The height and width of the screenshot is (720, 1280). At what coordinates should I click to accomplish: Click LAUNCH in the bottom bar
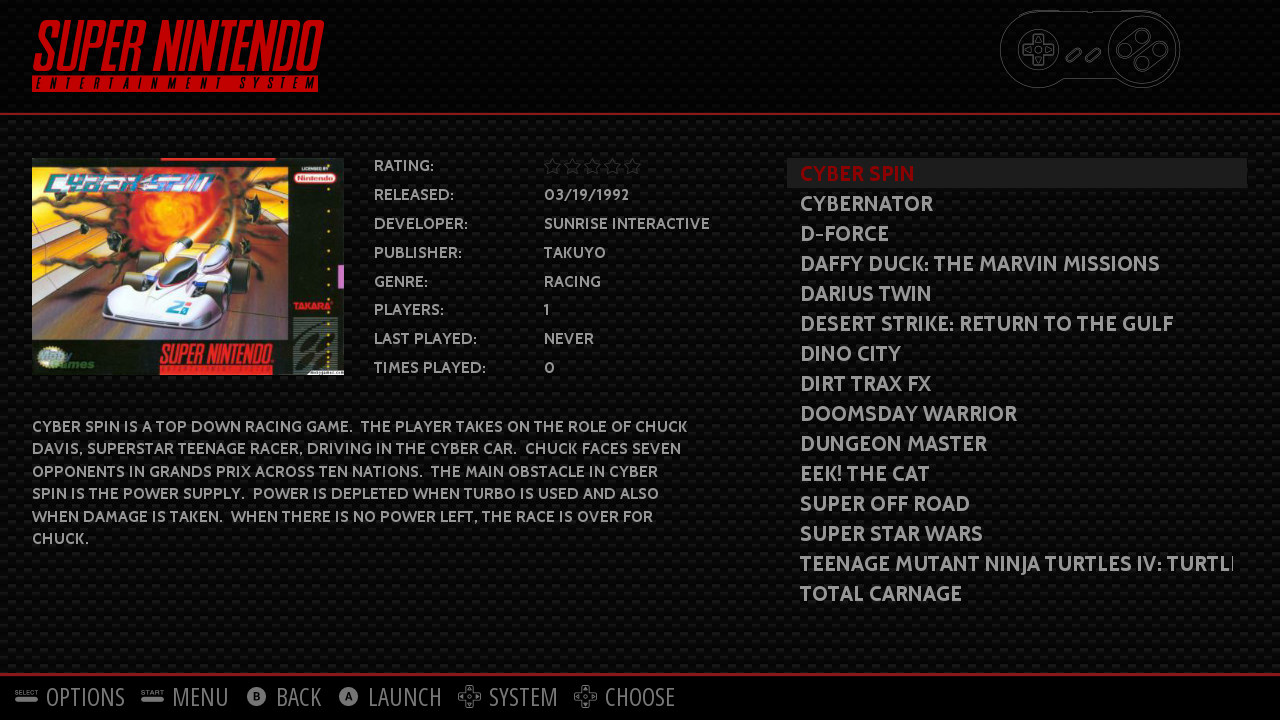coord(404,696)
